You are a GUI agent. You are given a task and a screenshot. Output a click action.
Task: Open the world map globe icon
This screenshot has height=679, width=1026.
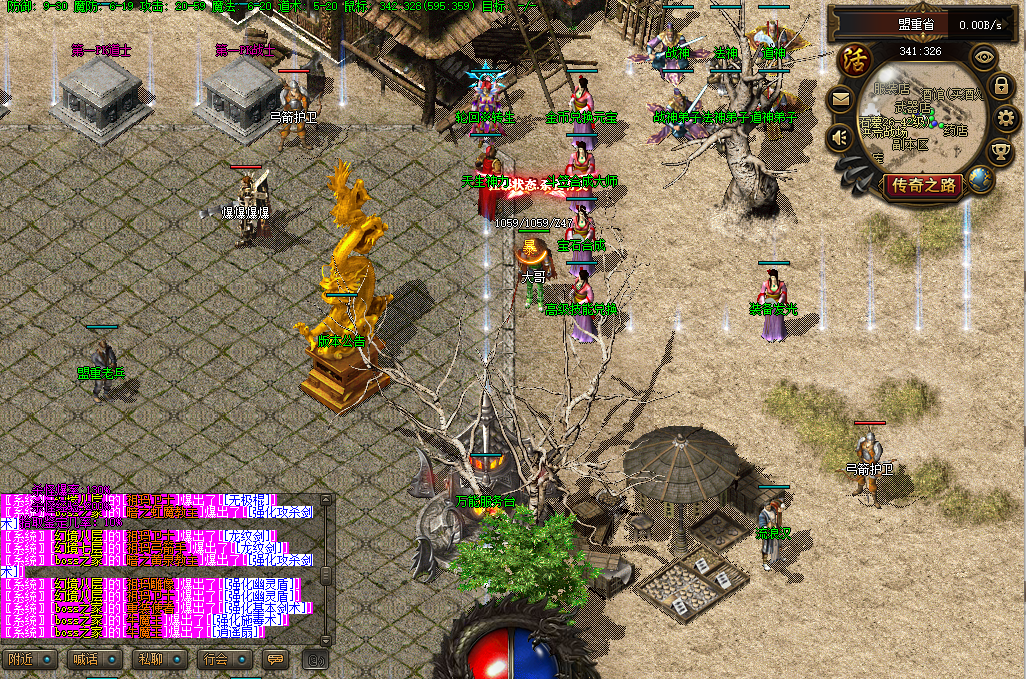(x=981, y=180)
